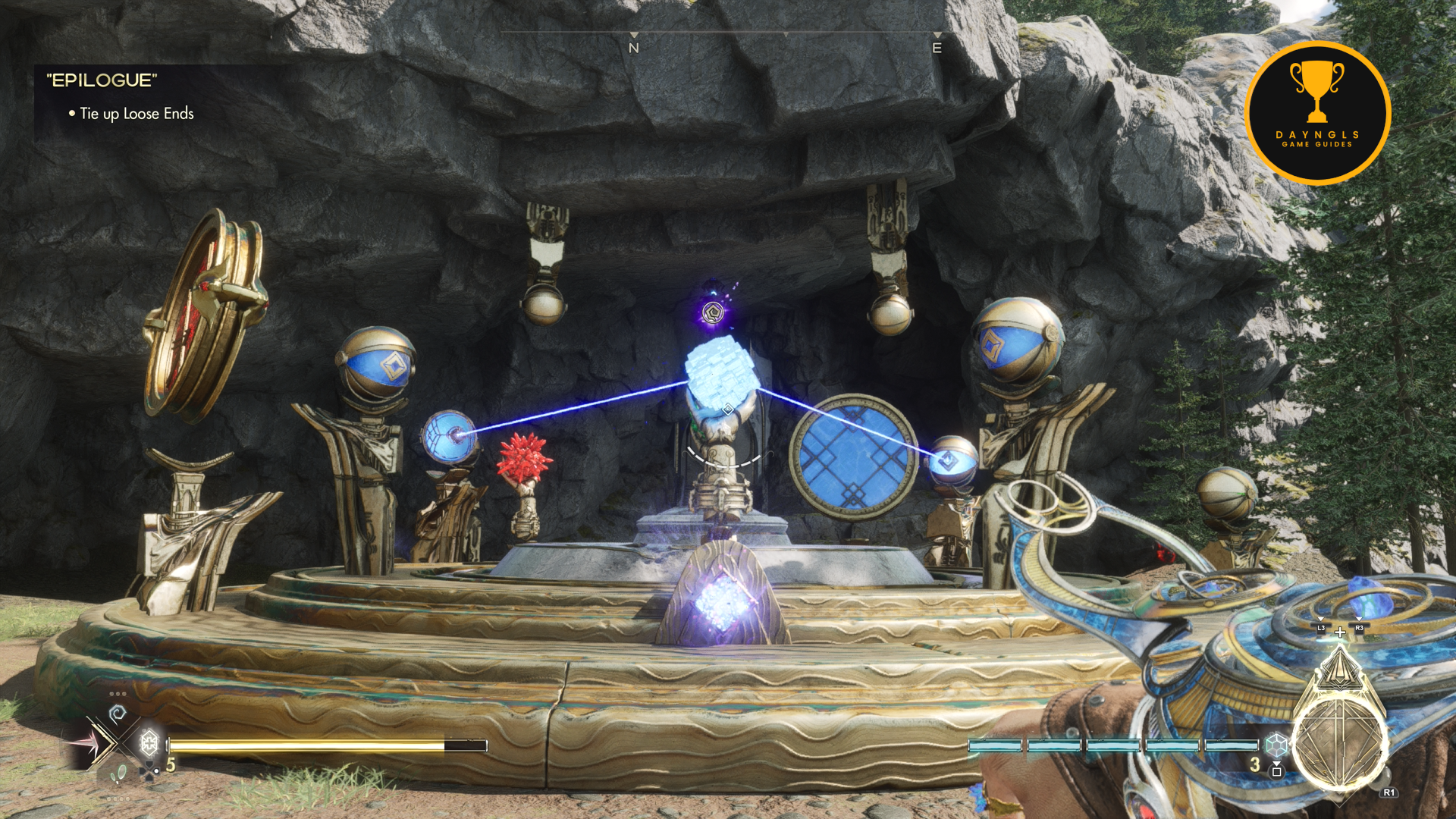Use the hexagonal mana crystal icon
This screenshot has width=1456, height=819.
1276,745
